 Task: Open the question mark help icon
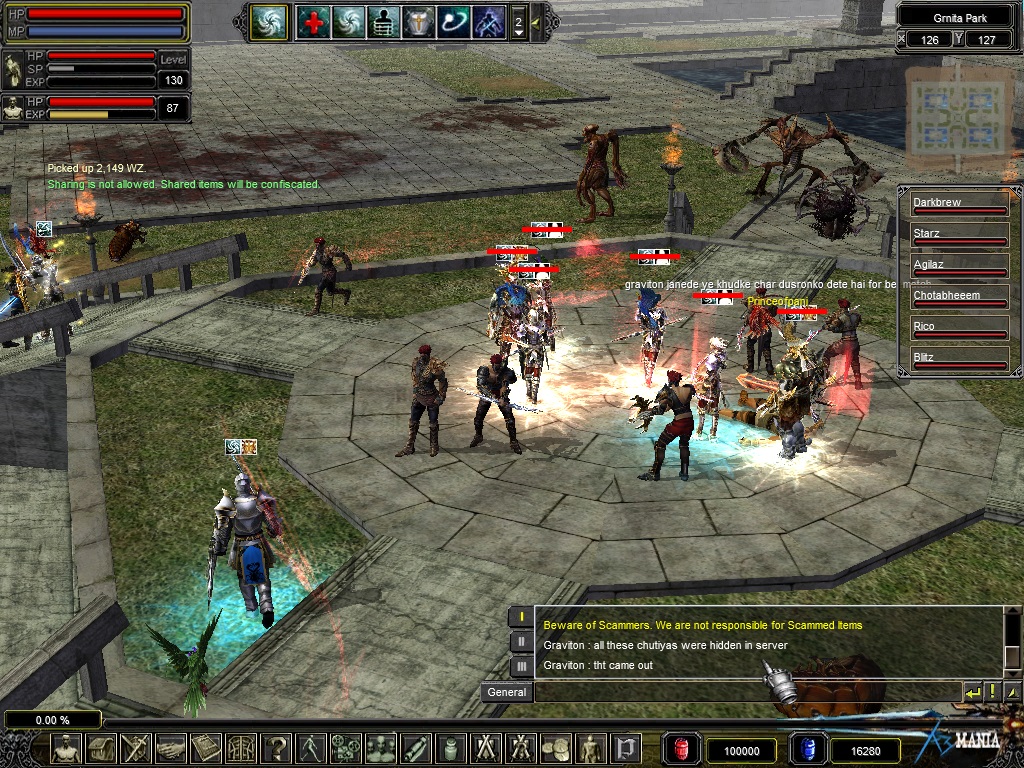pos(276,748)
